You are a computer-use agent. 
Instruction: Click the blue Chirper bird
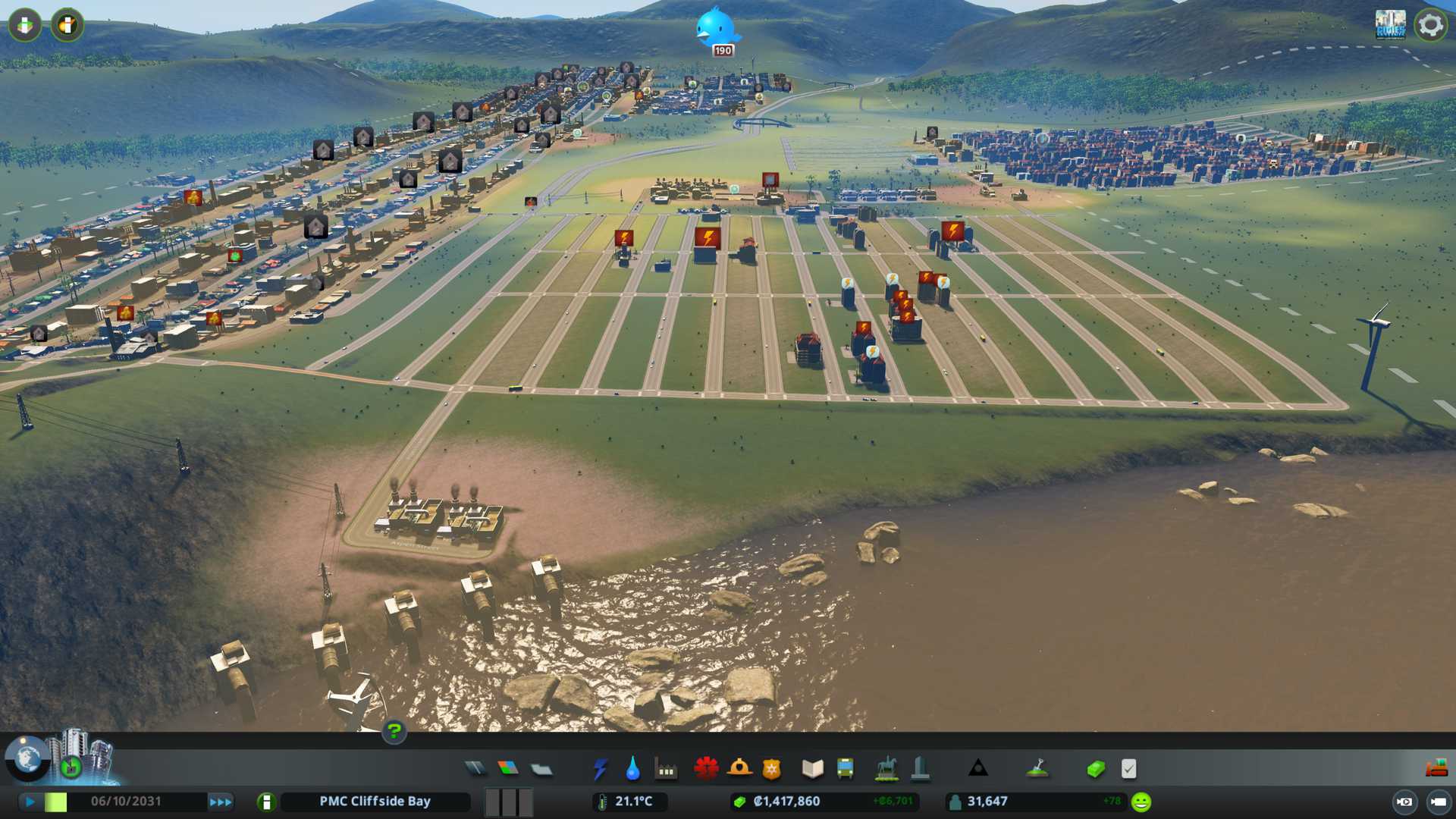tap(715, 27)
